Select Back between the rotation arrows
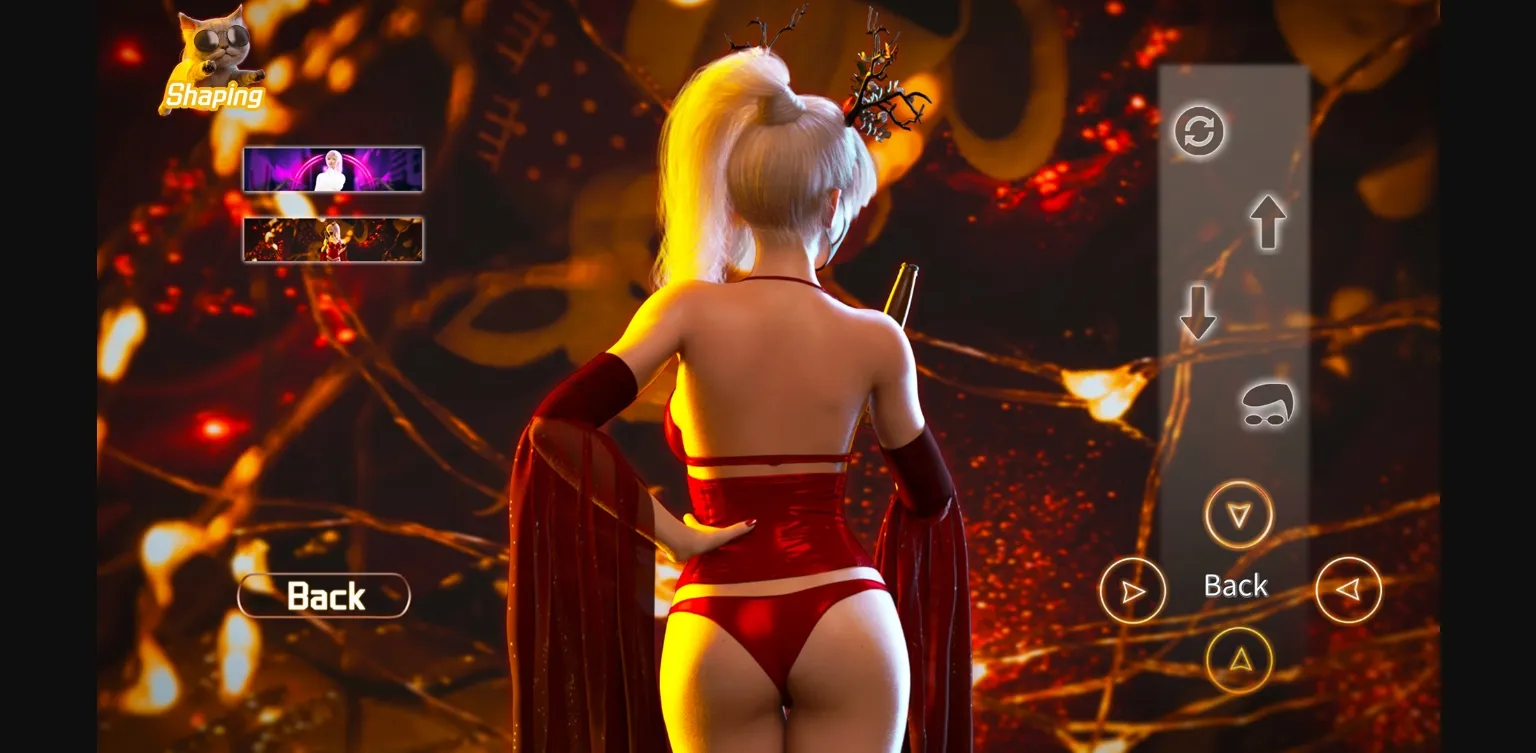This screenshot has width=1536, height=753. (x=1236, y=586)
